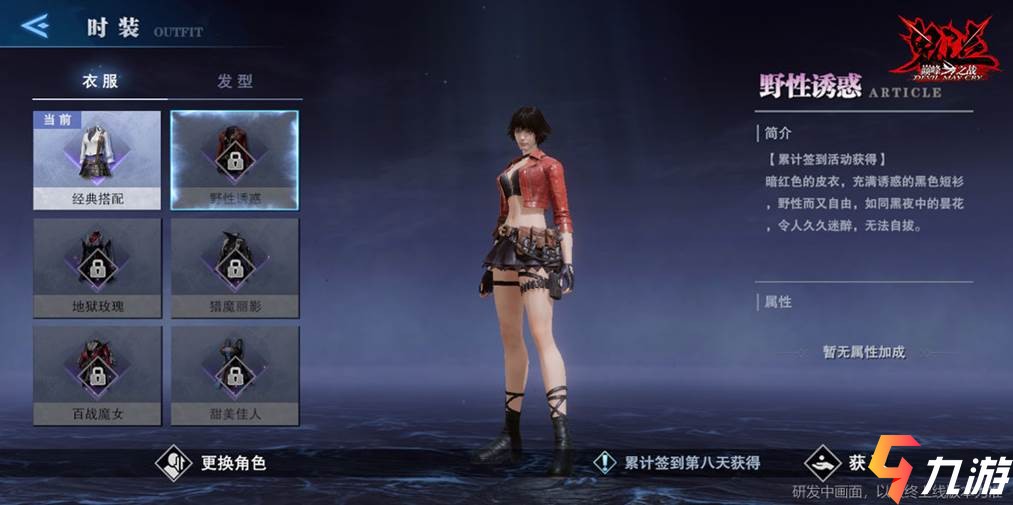Viewport: 1013px width, 505px height.
Task: Select the 地狱玫瑰 outfit tile
Action: (x=97, y=267)
